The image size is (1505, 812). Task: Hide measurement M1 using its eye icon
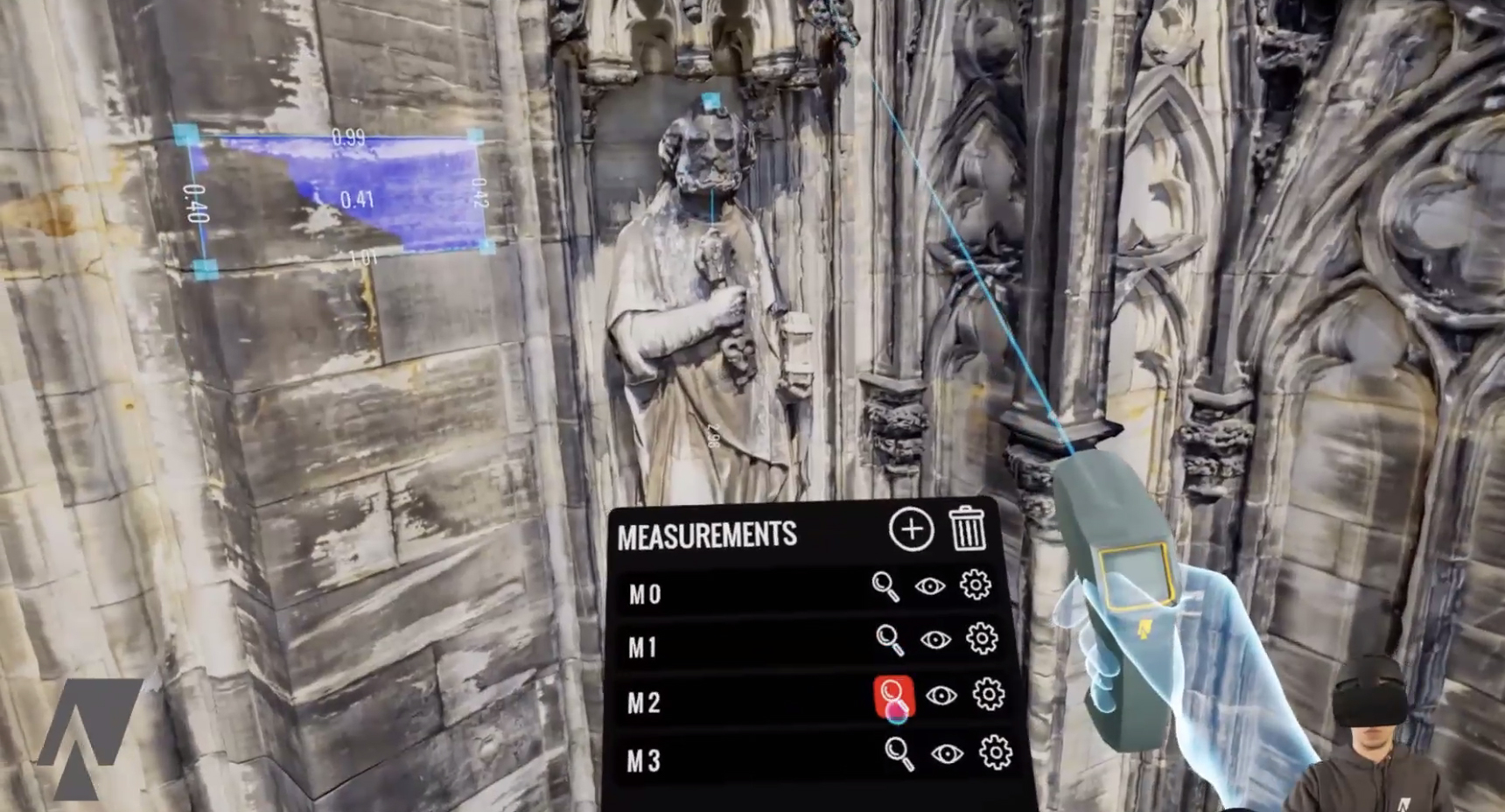[x=934, y=640]
